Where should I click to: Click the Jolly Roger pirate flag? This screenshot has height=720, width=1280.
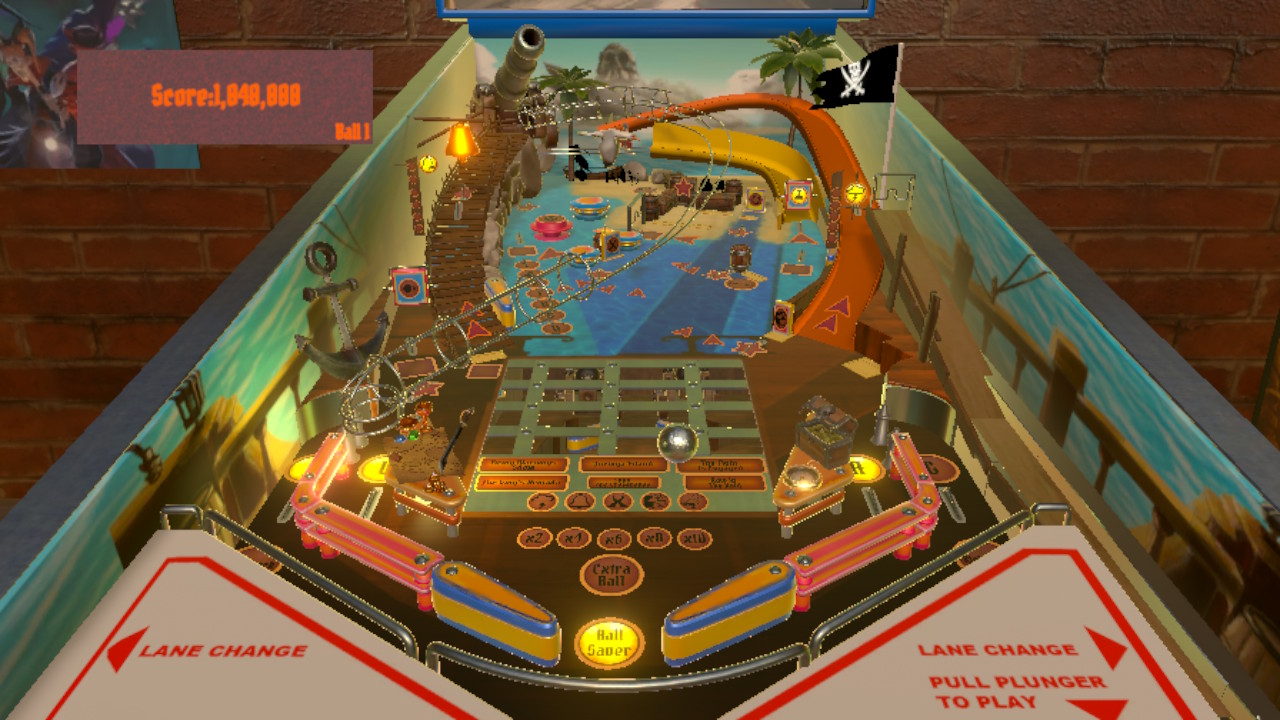click(856, 80)
